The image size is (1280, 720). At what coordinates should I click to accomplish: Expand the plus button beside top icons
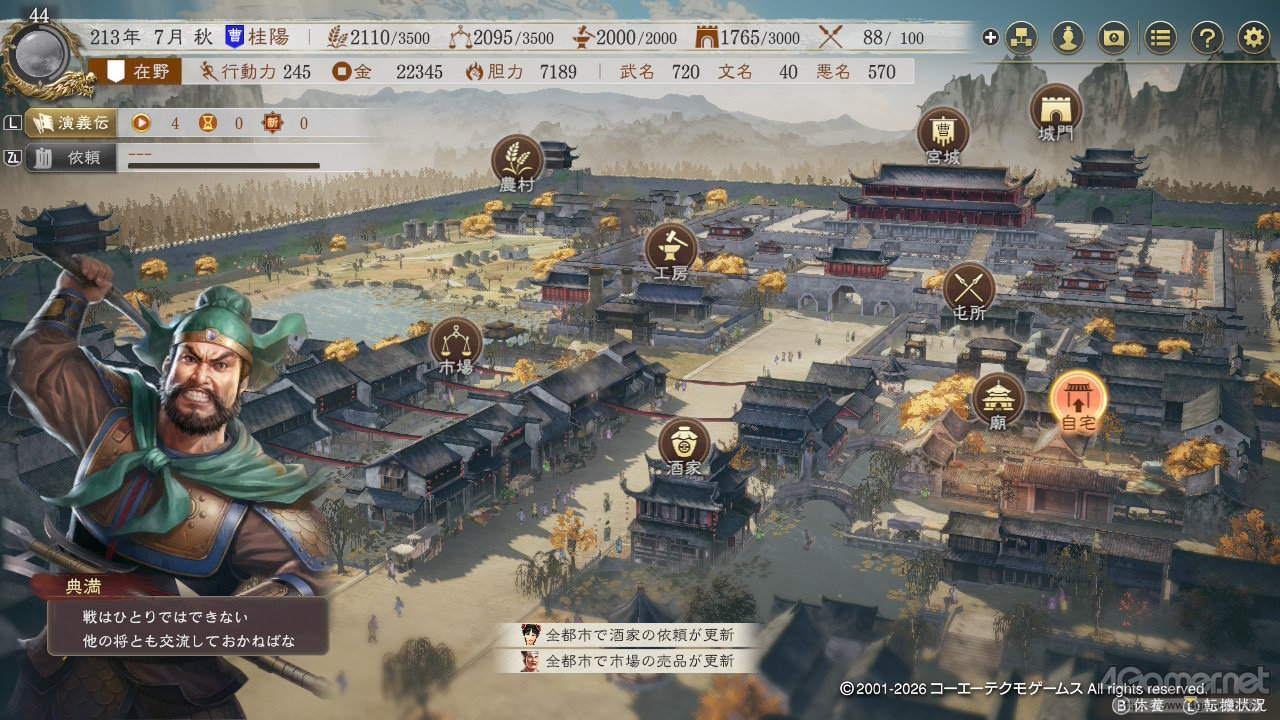pos(990,38)
